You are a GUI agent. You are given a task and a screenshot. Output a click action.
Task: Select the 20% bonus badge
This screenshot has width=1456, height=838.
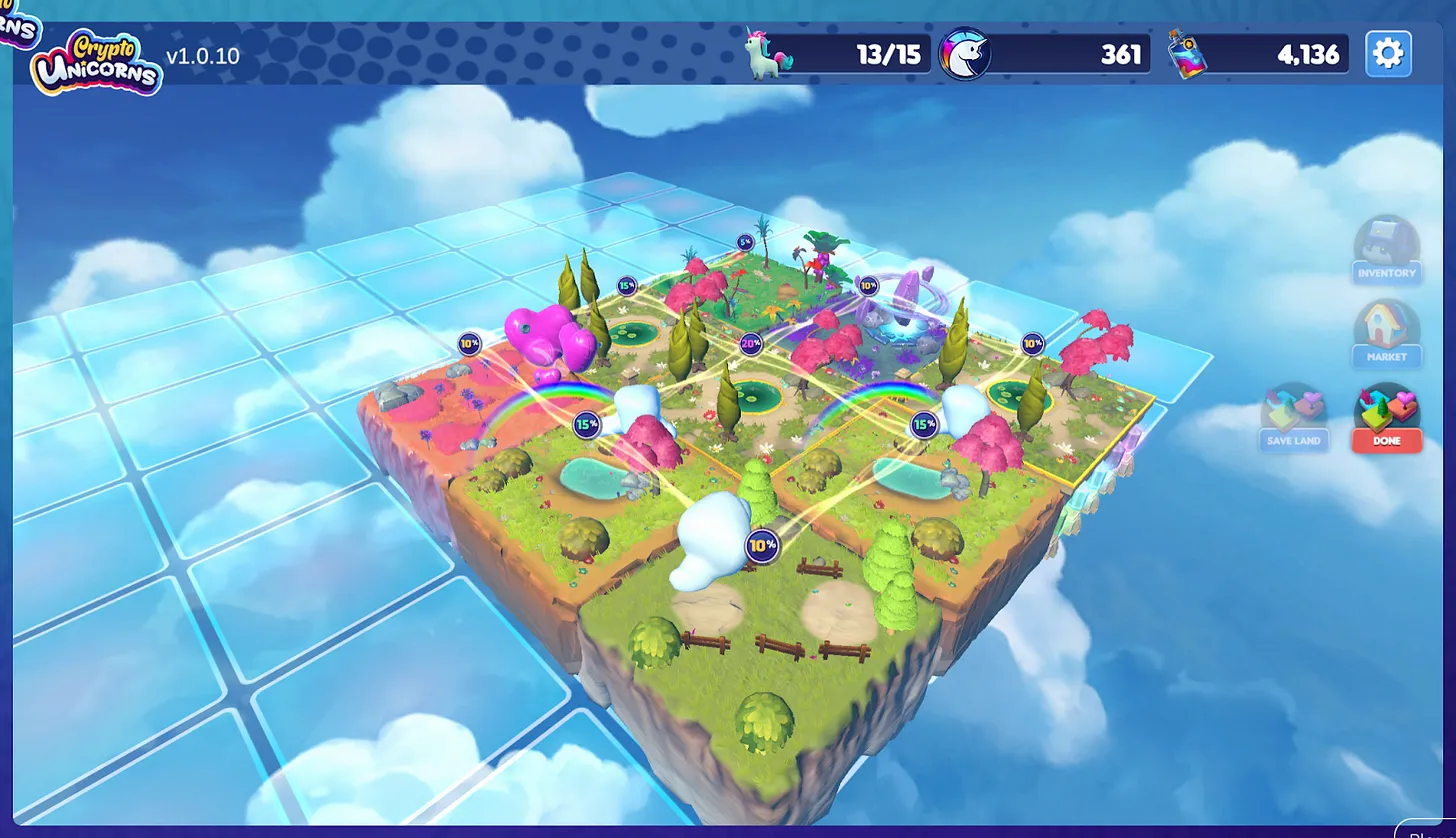[x=751, y=344]
